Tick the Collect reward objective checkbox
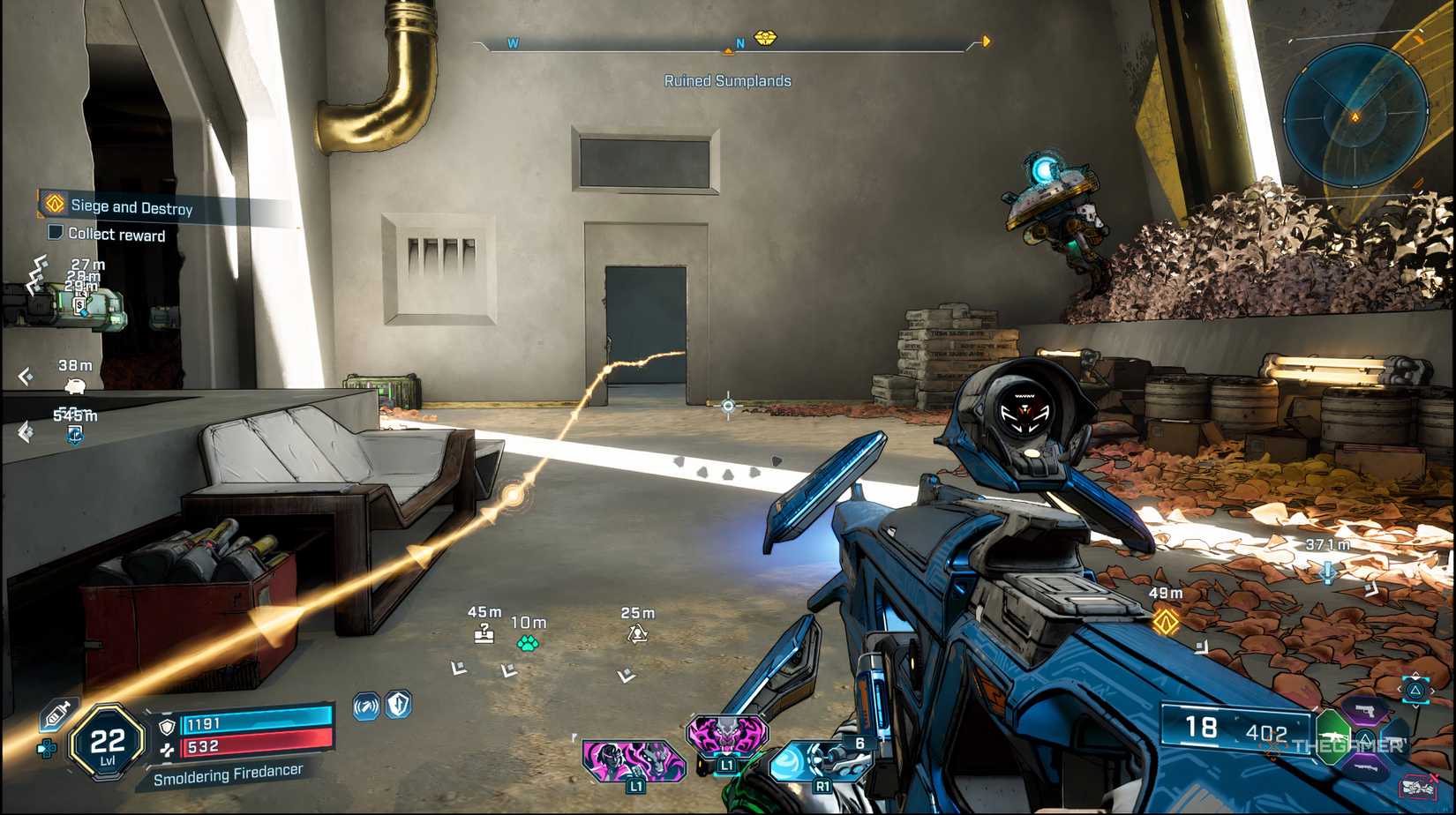The image size is (1456, 815). (x=55, y=233)
